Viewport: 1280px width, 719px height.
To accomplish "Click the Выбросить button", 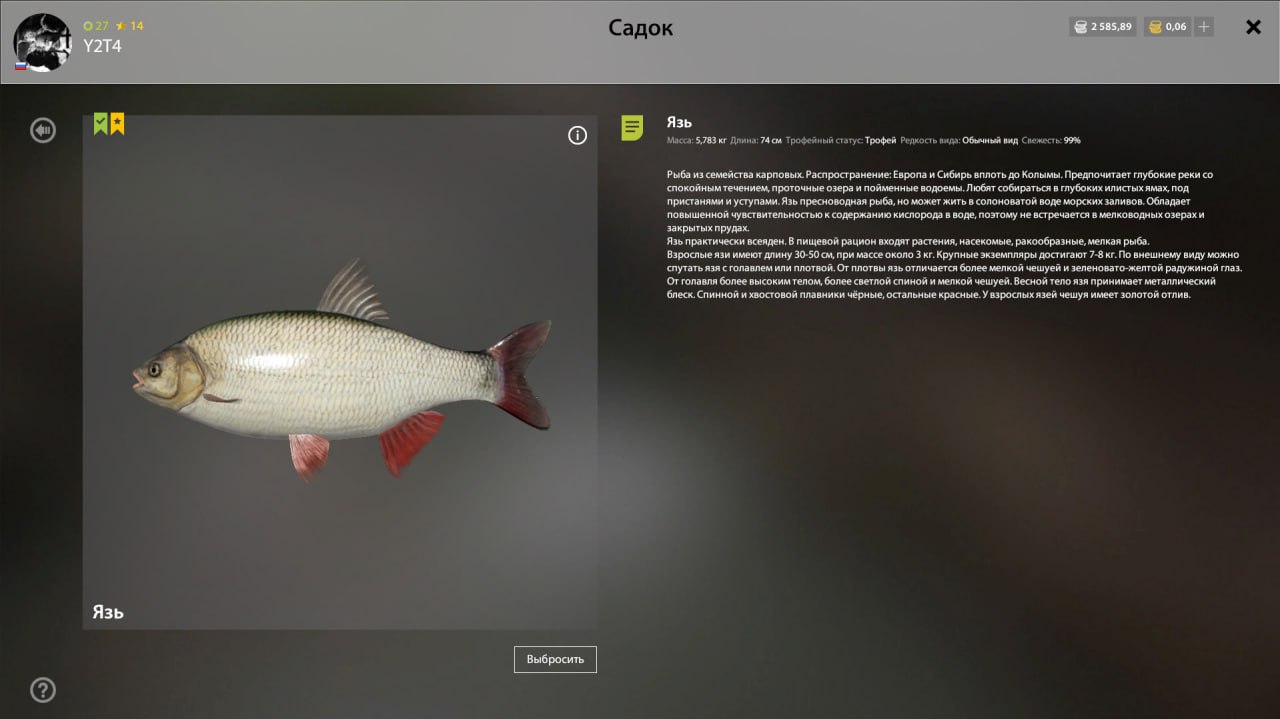I will point(555,660).
